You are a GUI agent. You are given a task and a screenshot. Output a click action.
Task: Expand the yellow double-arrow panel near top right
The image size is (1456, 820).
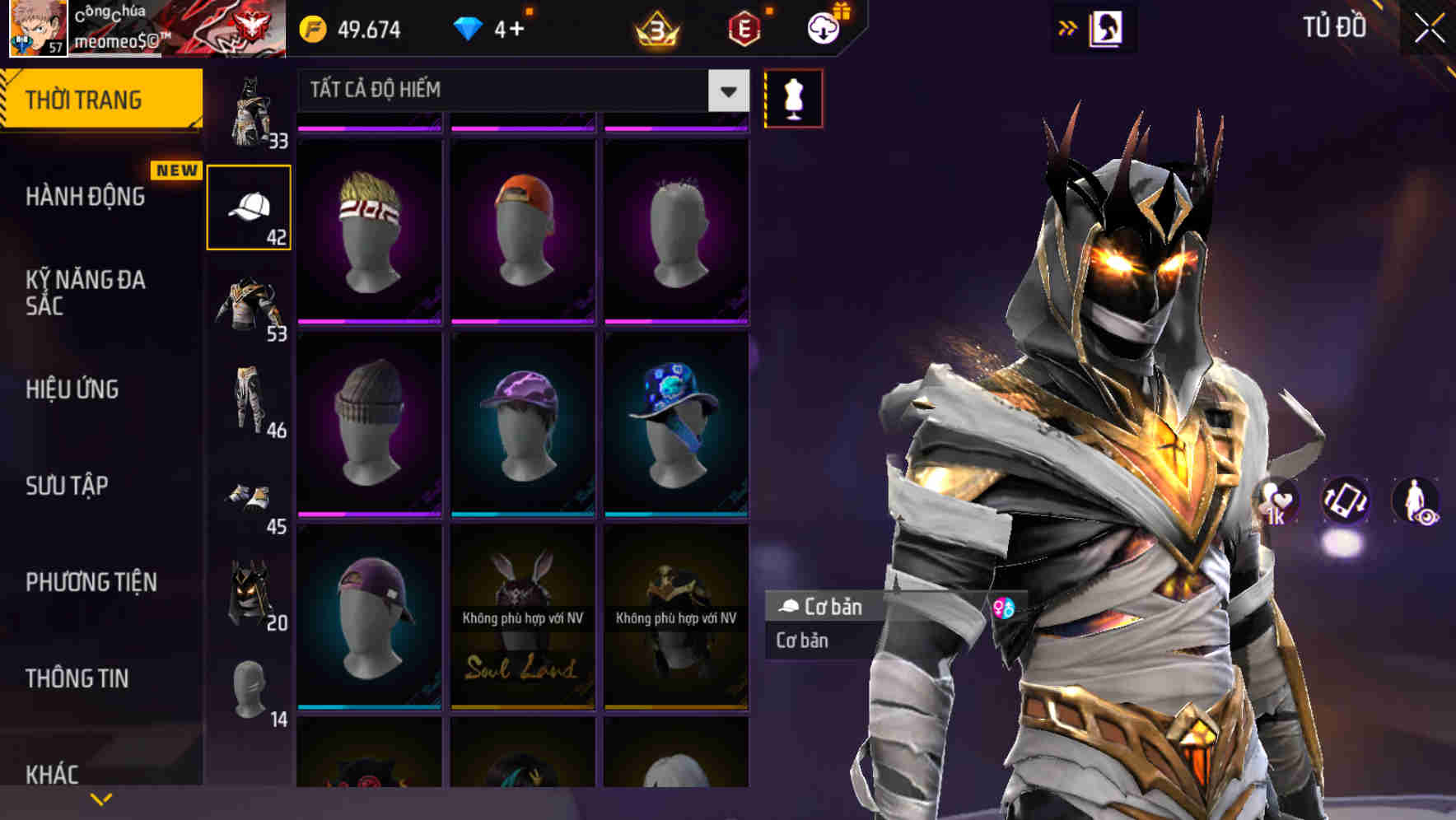(1068, 27)
